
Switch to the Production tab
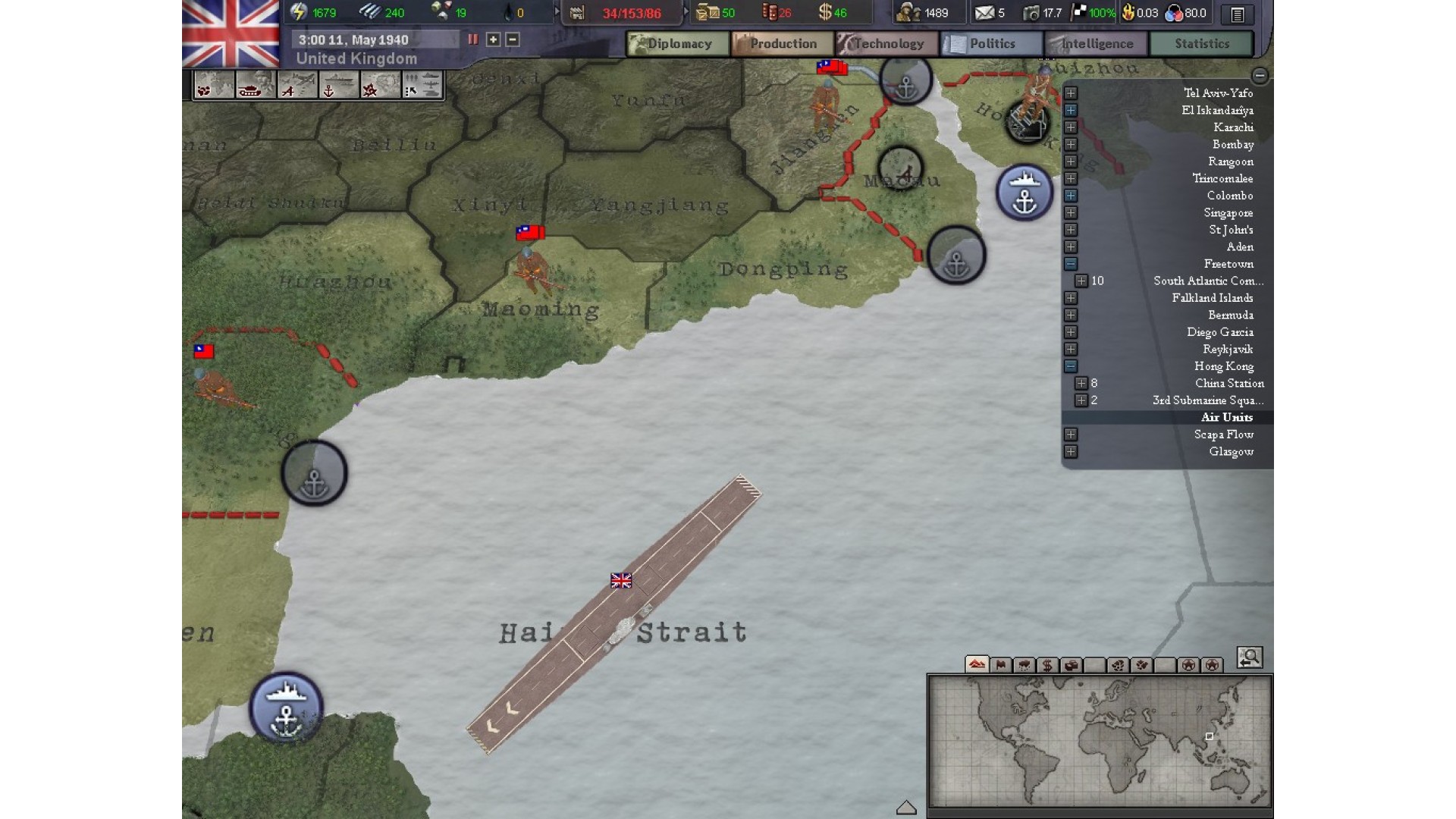(783, 44)
